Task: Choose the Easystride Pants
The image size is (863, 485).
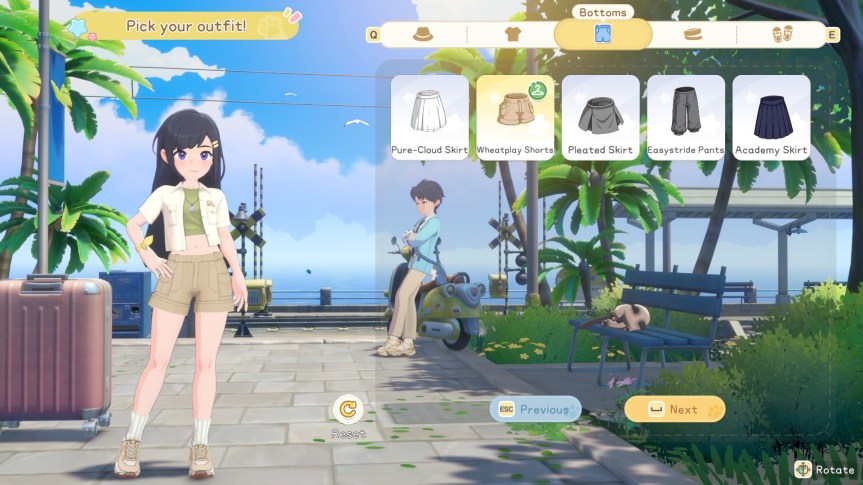Action: (x=686, y=117)
